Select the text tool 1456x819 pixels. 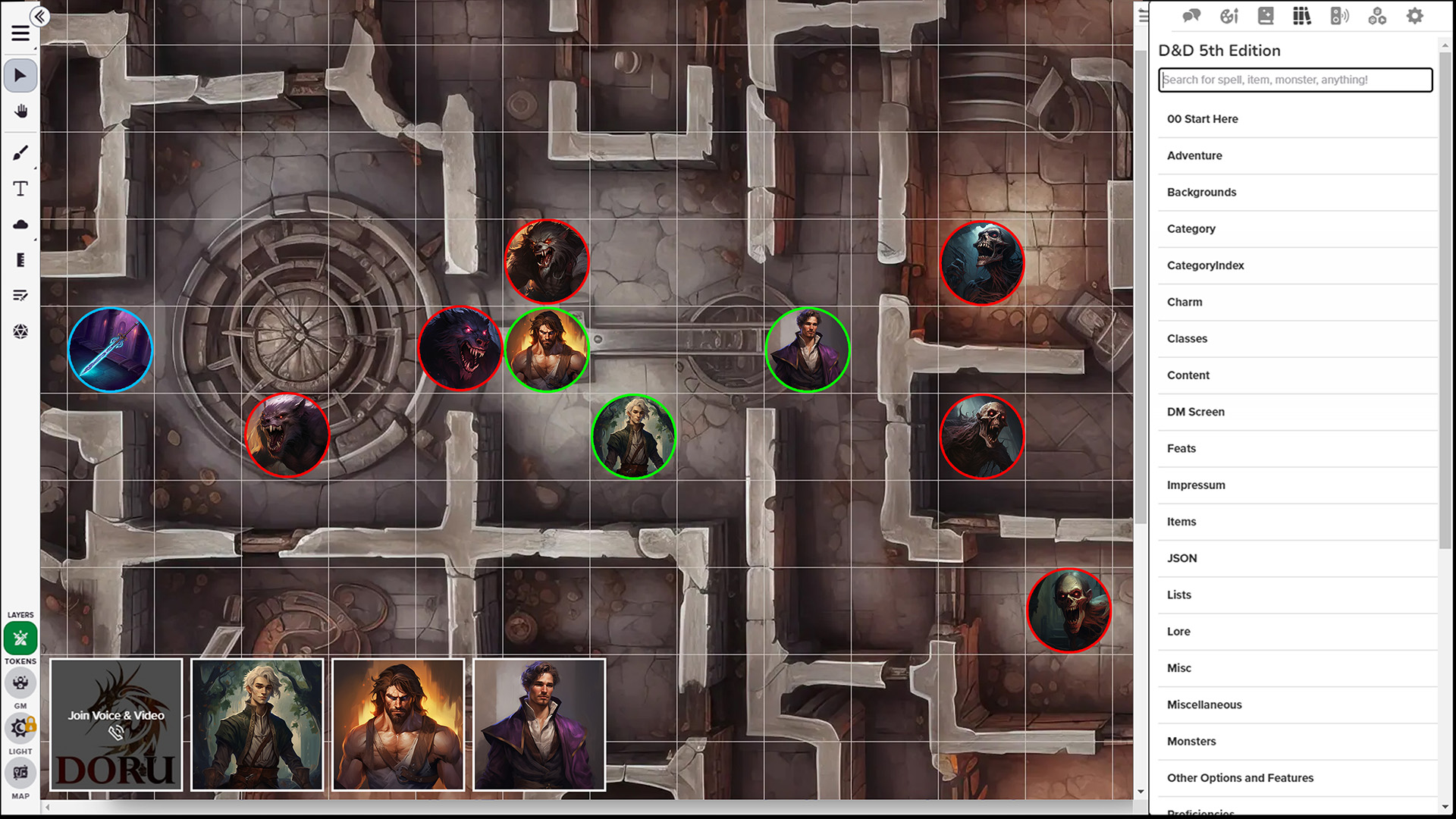20,189
